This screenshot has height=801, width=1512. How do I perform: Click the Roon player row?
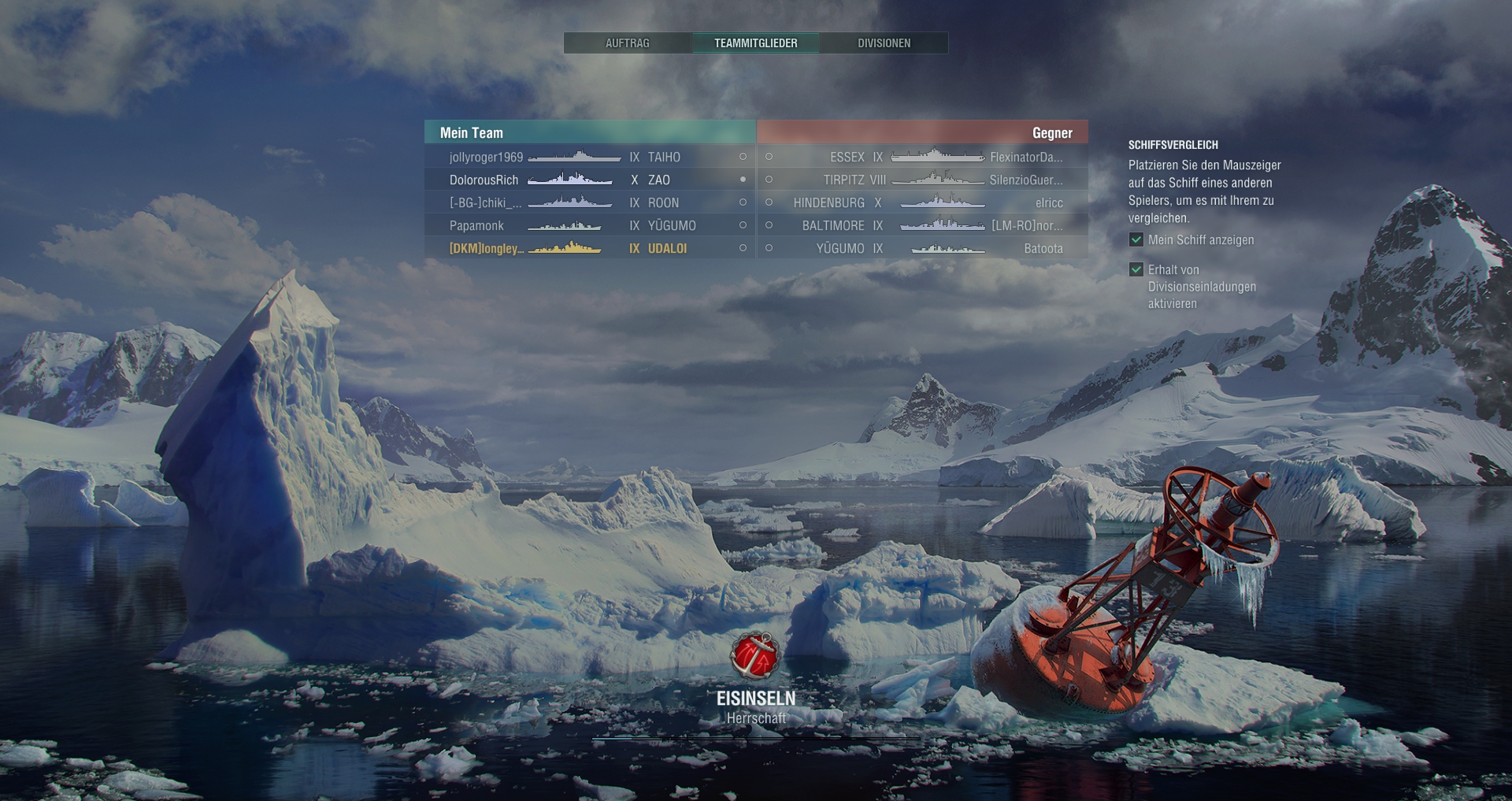click(x=589, y=202)
